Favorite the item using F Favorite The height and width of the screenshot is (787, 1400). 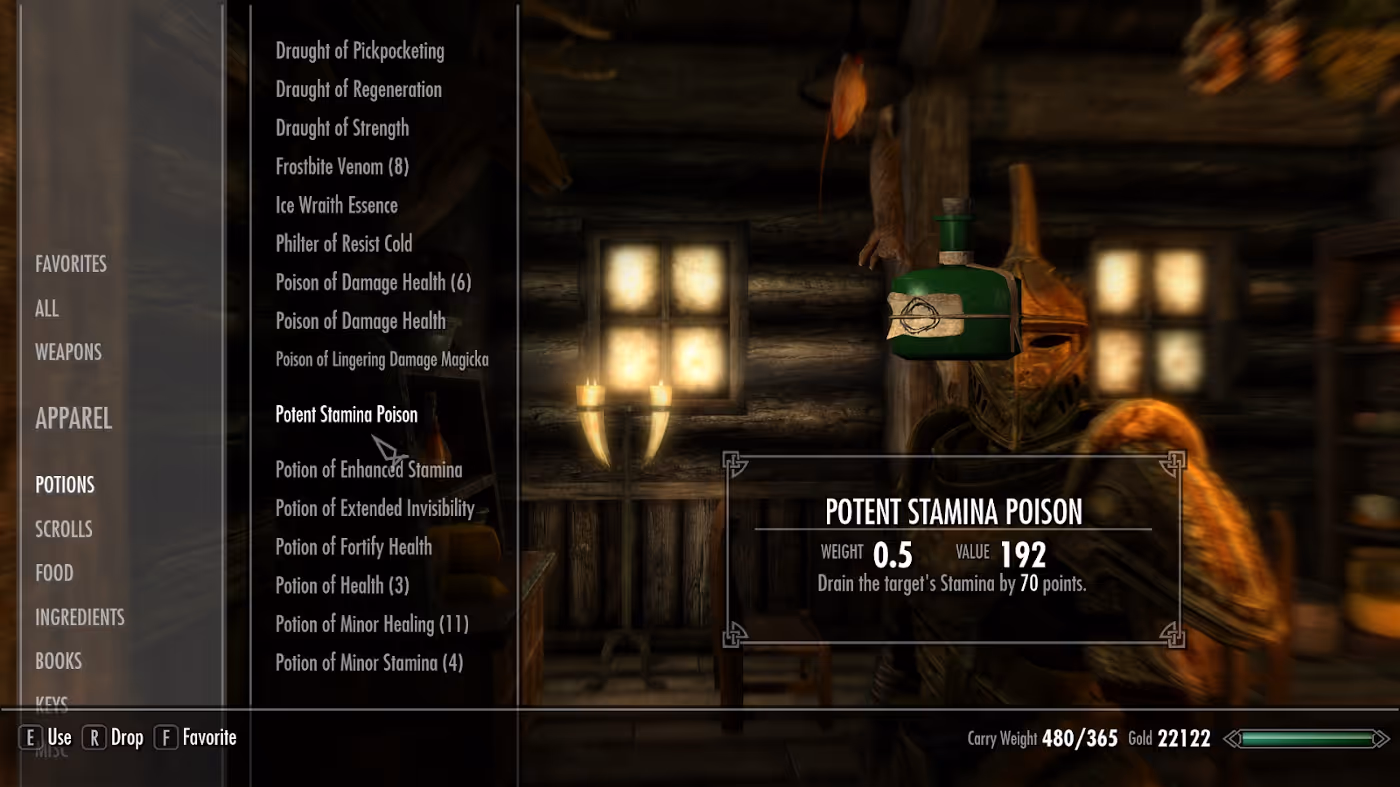point(195,737)
